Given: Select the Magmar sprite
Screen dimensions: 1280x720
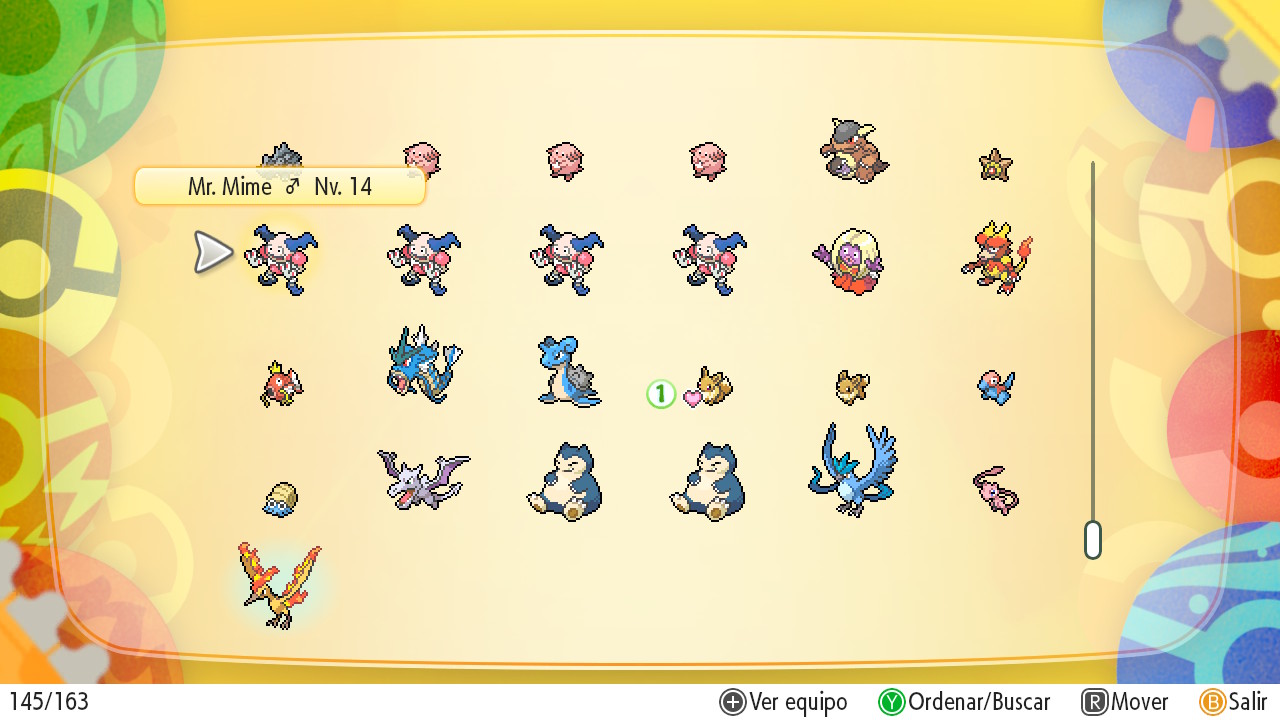Looking at the screenshot, I should (996, 258).
